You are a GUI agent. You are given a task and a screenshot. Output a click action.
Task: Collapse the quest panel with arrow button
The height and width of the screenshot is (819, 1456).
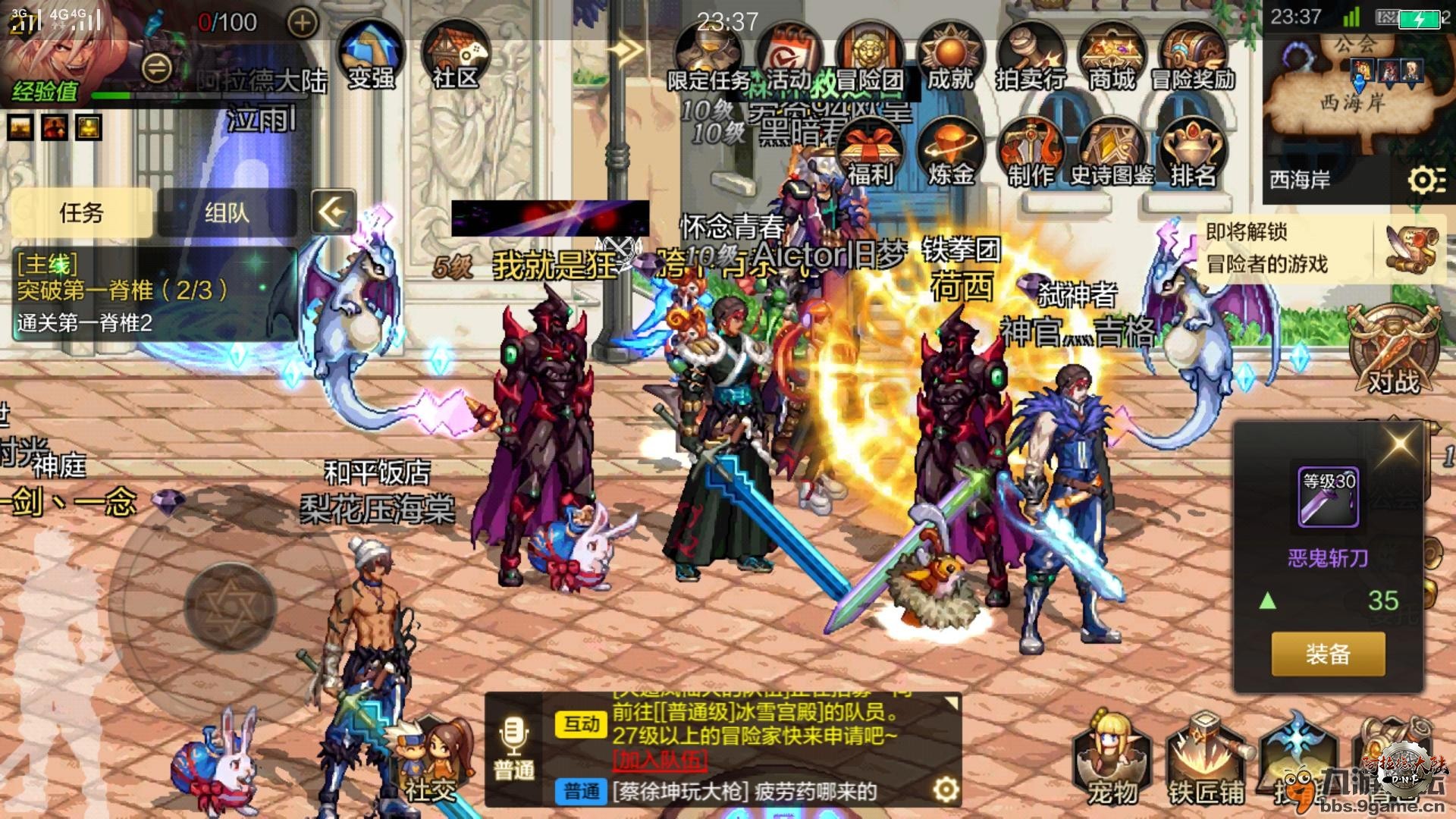tap(333, 212)
